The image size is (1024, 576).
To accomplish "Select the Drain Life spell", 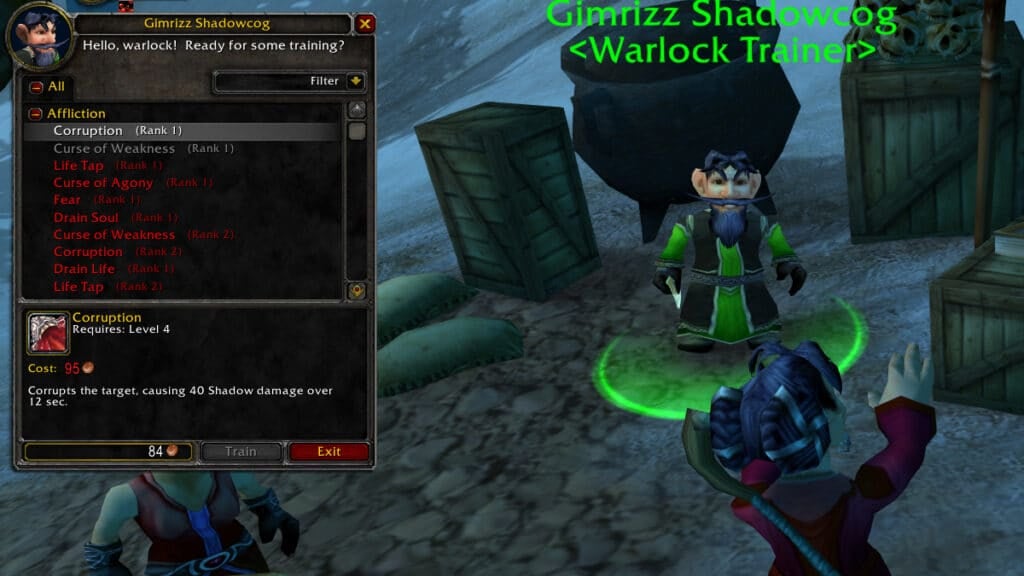I will [84, 269].
